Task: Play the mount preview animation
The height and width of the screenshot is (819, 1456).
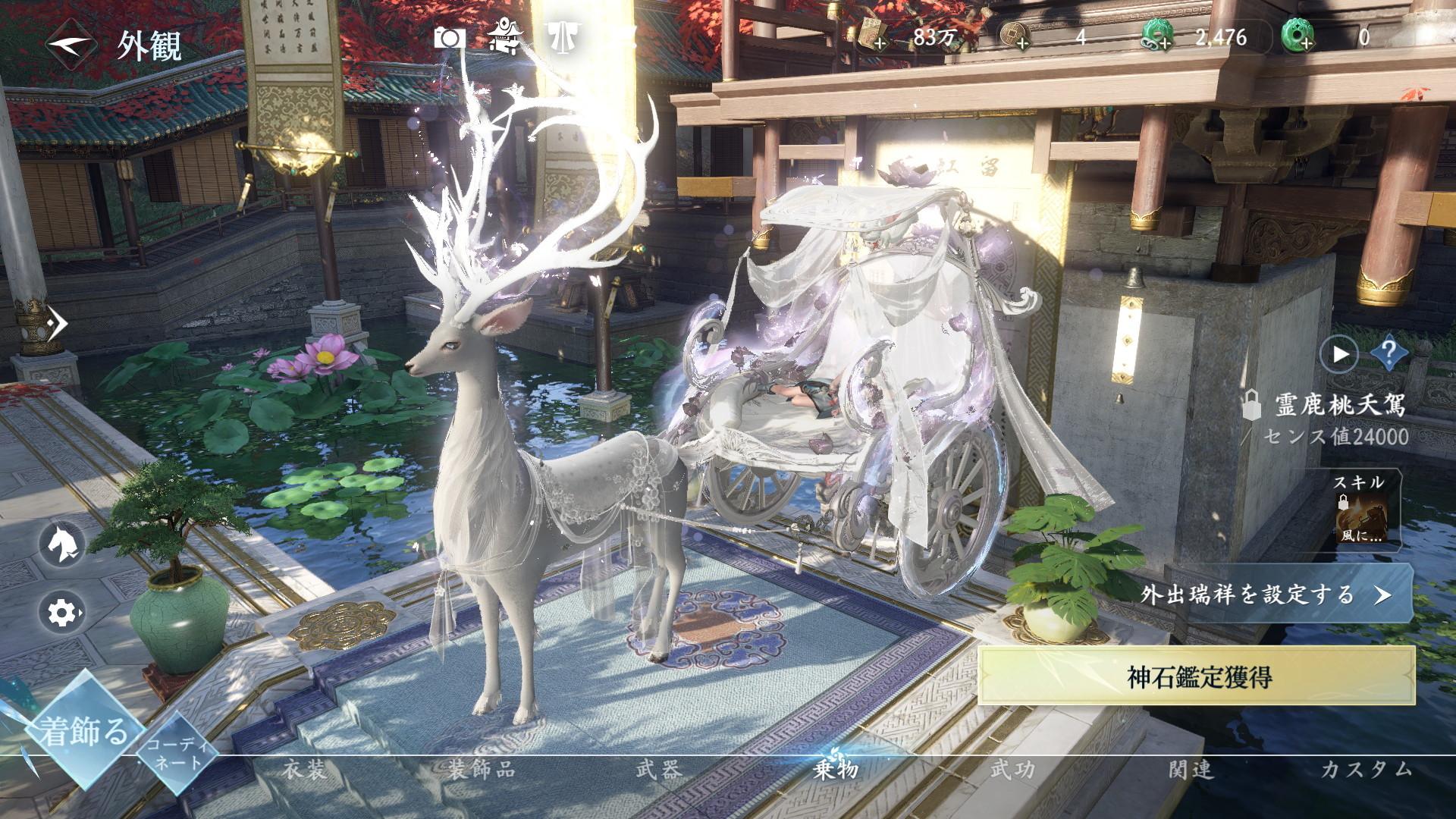Action: 1340,353
